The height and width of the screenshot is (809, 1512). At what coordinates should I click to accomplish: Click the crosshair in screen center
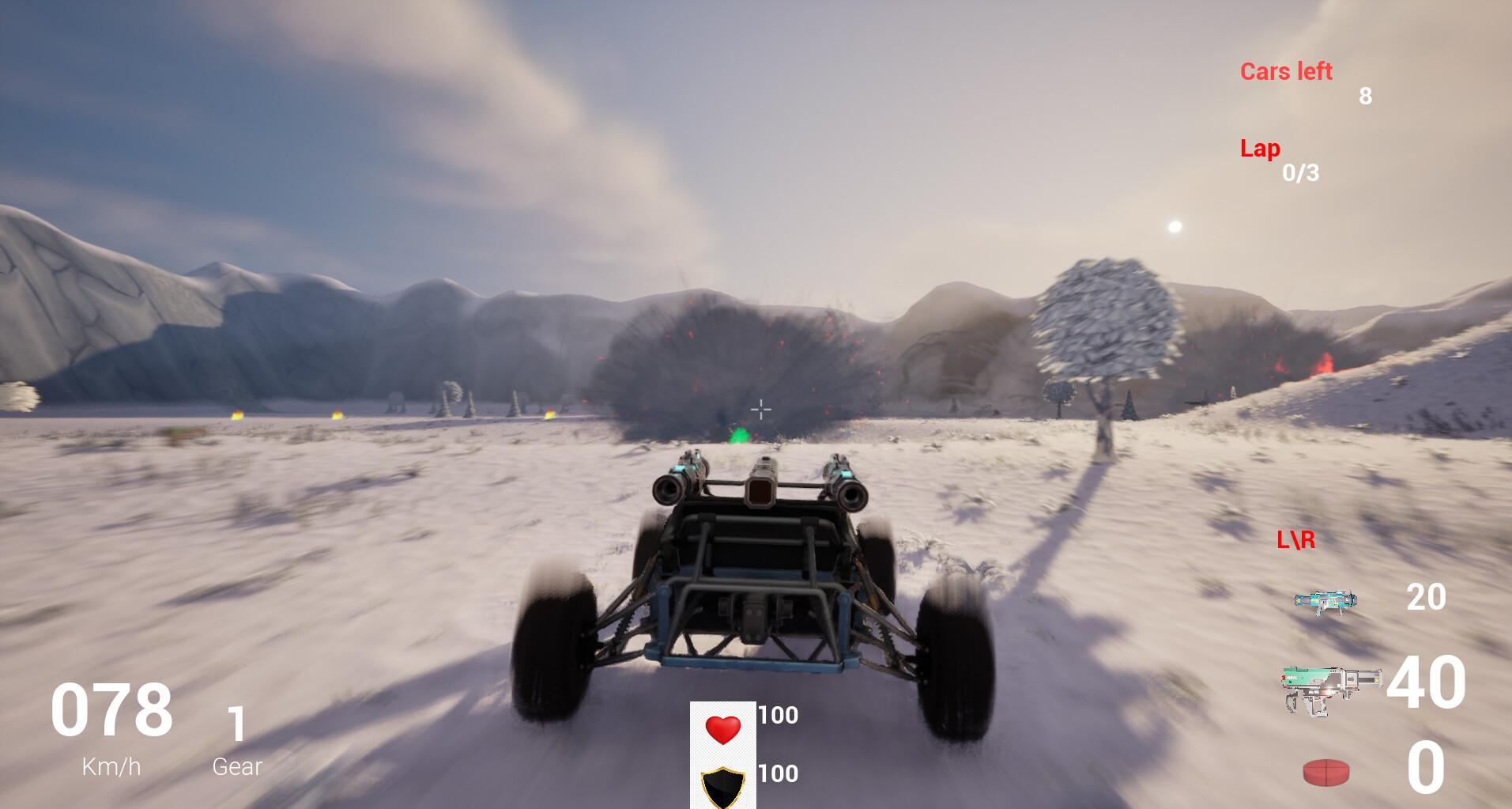(760, 410)
